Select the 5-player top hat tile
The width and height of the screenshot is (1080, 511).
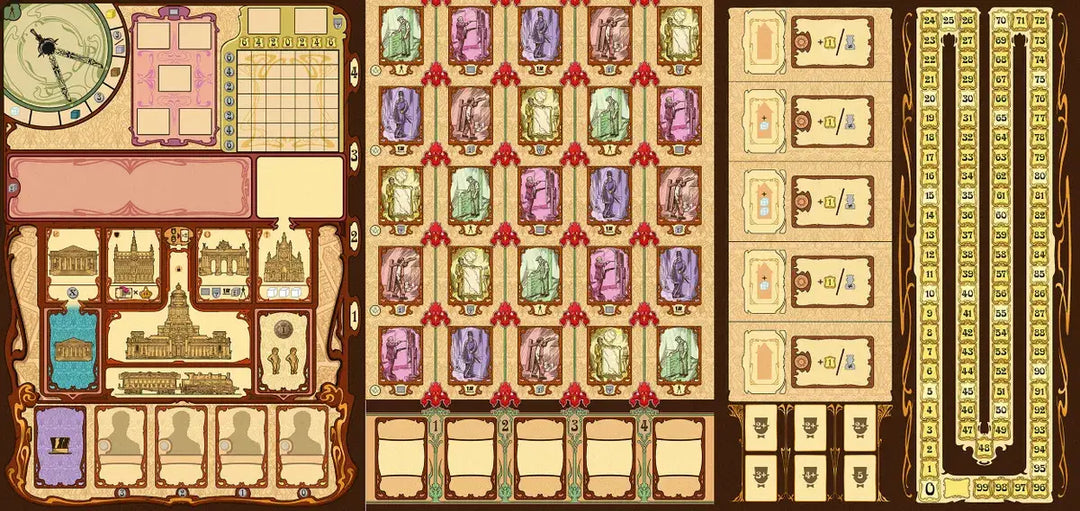click(x=861, y=473)
